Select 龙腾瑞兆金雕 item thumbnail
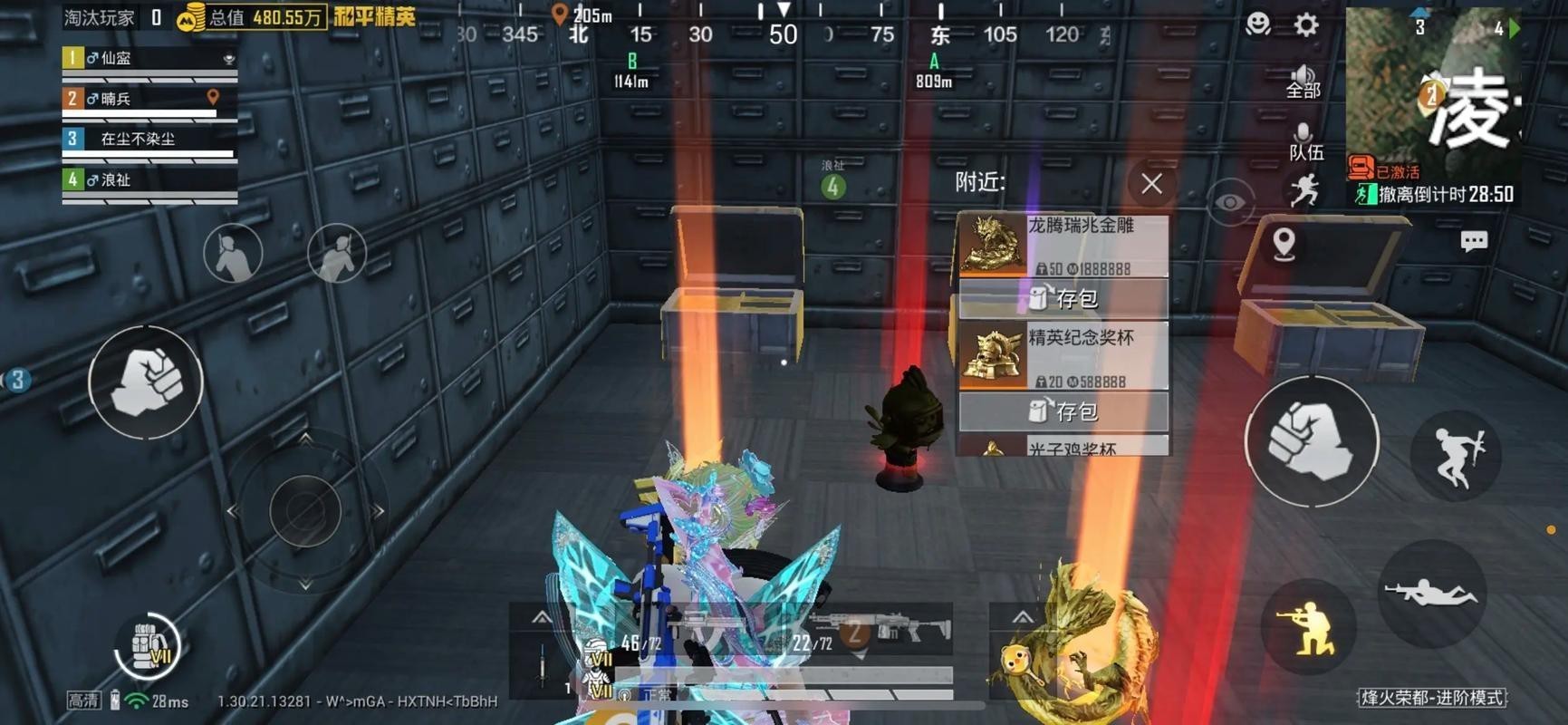The height and width of the screenshot is (725, 1568). point(991,243)
